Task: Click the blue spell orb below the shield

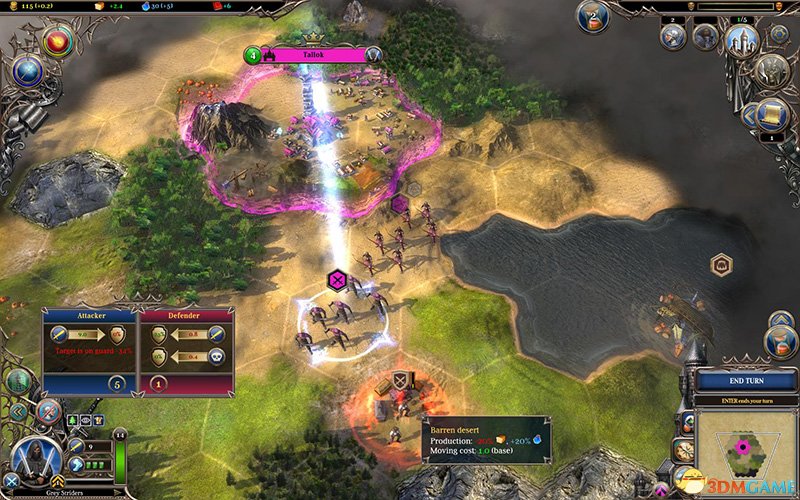Action: pyautogui.click(x=26, y=72)
